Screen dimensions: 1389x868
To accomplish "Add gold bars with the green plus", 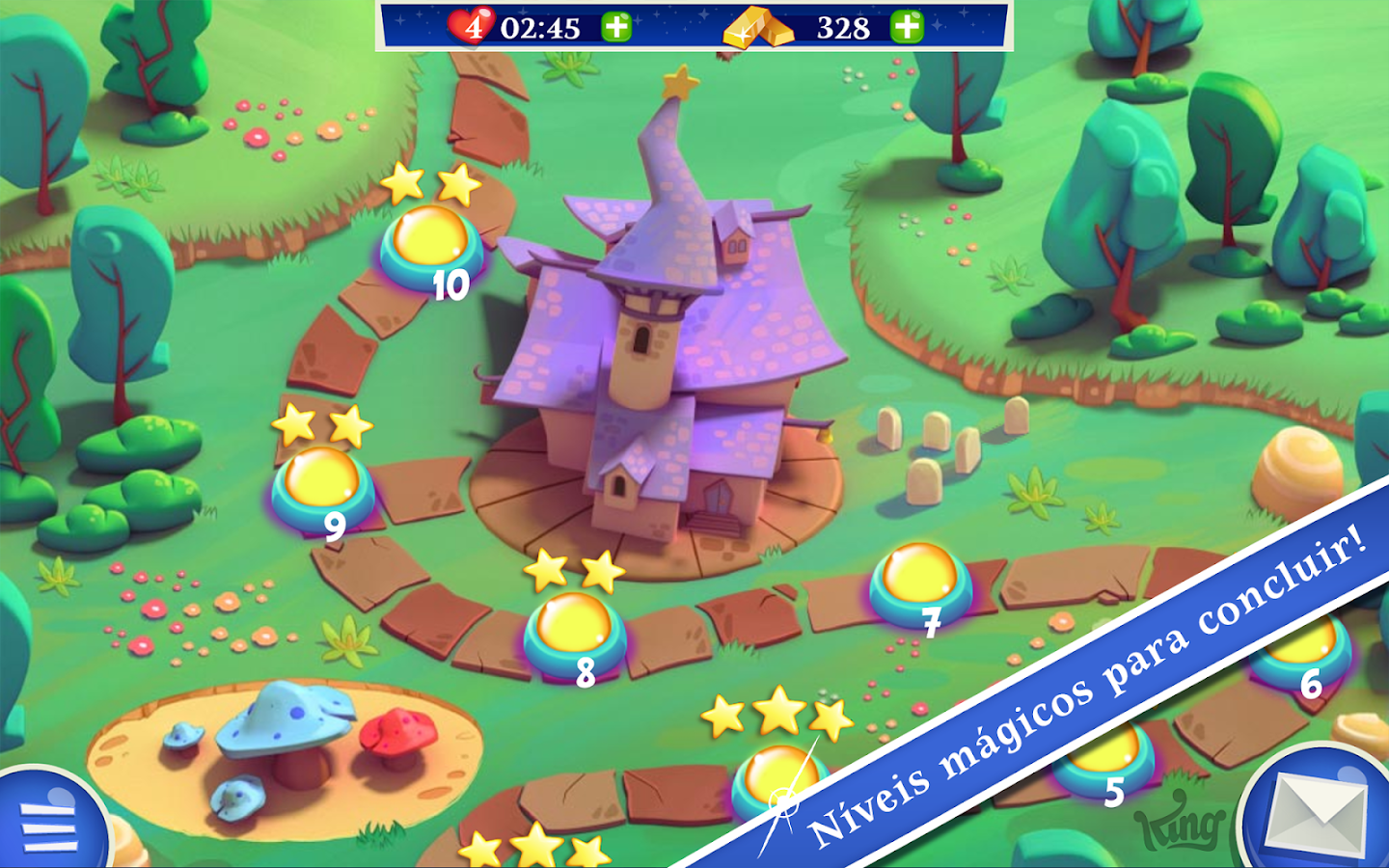I will click(x=907, y=26).
